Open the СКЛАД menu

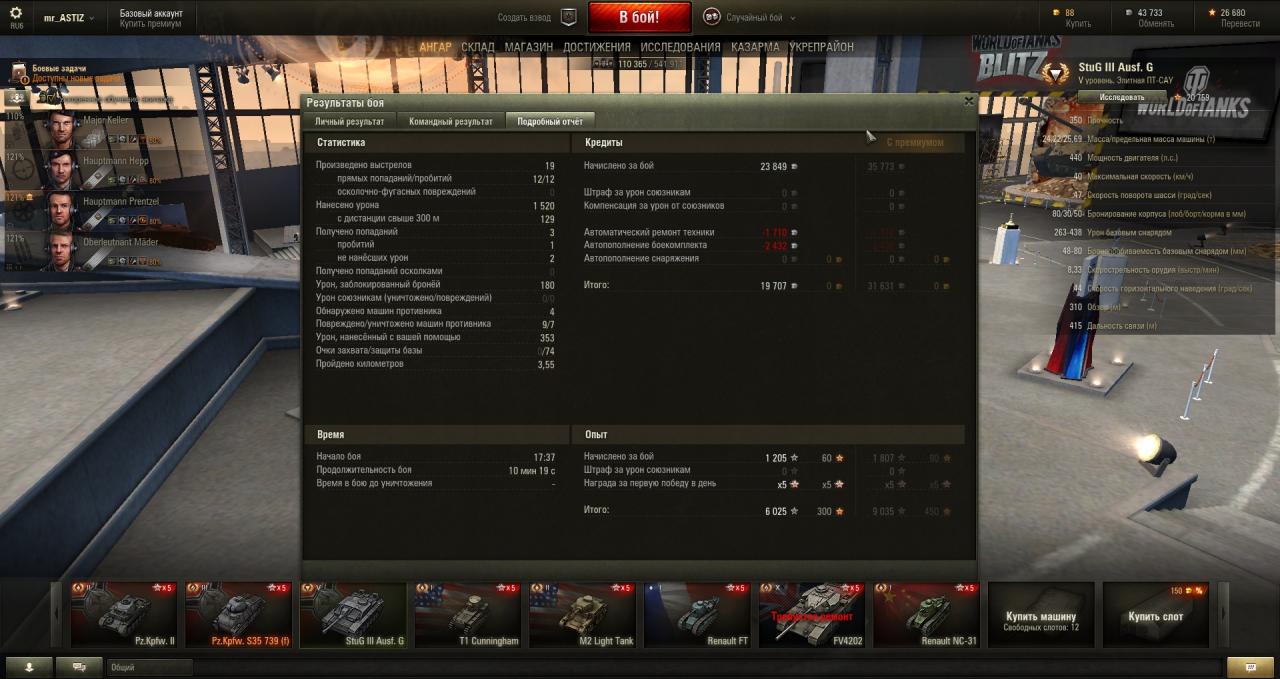[478, 47]
